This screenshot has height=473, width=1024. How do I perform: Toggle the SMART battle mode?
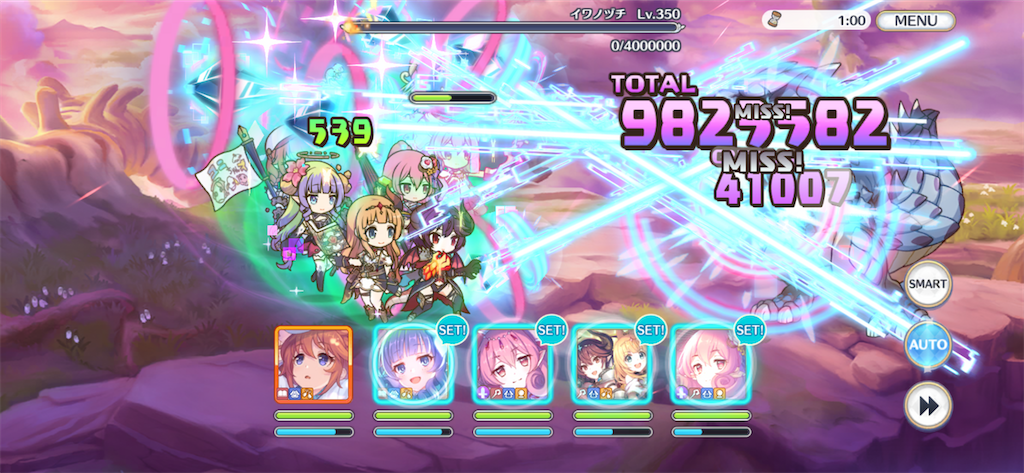[927, 285]
